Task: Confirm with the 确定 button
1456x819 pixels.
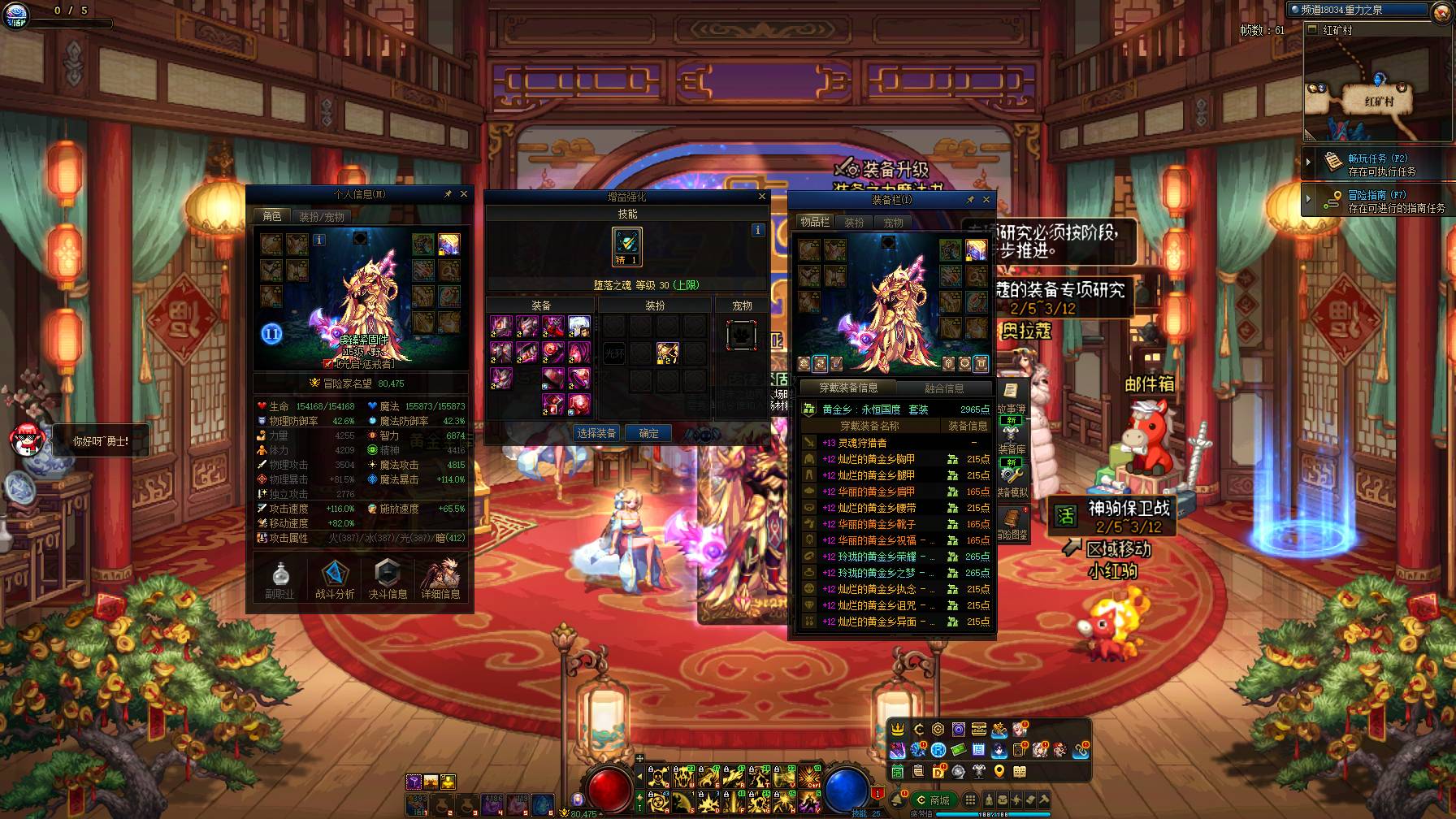Action: 648,433
